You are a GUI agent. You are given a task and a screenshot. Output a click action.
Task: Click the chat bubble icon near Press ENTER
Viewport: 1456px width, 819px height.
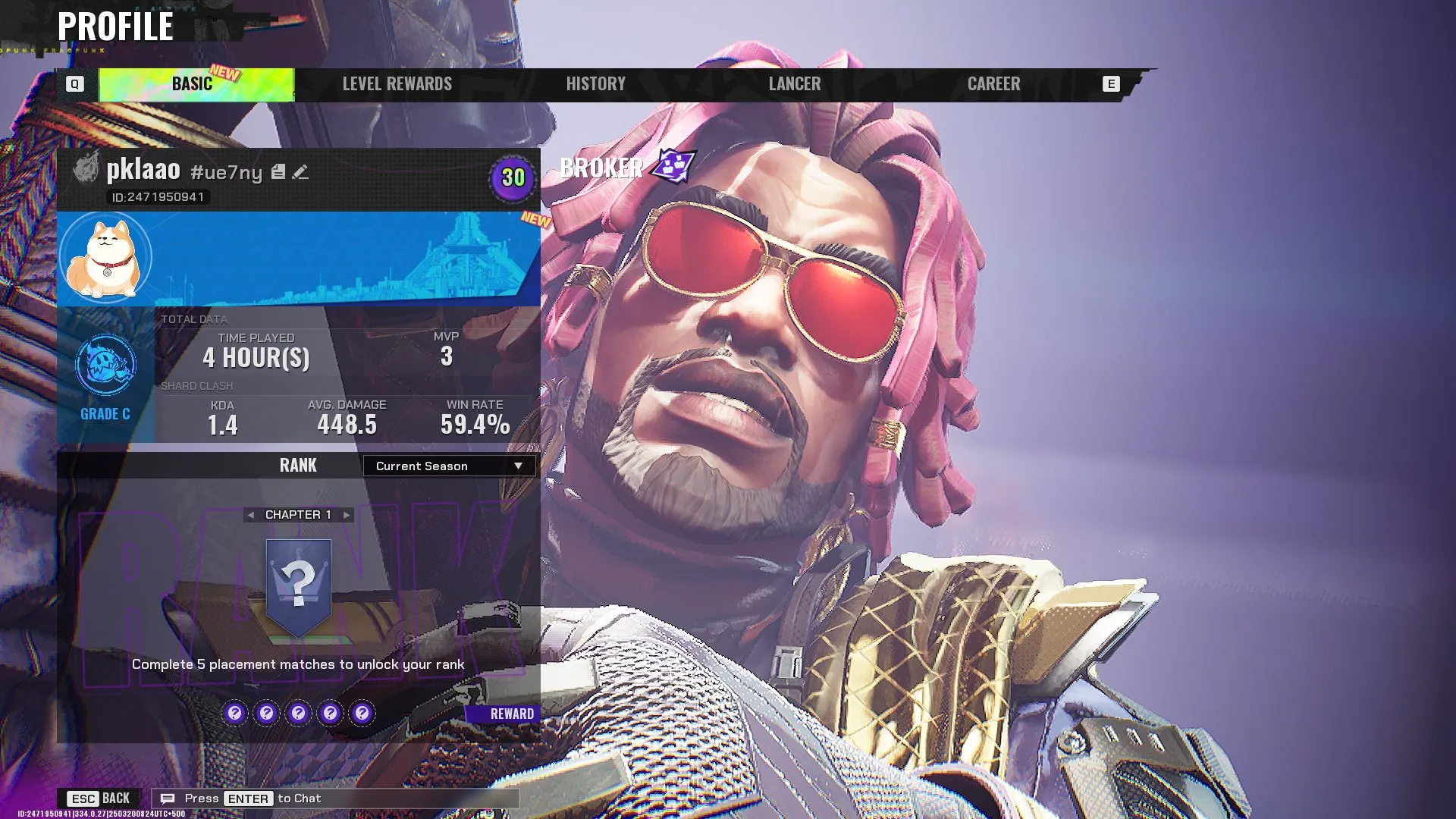point(167,798)
